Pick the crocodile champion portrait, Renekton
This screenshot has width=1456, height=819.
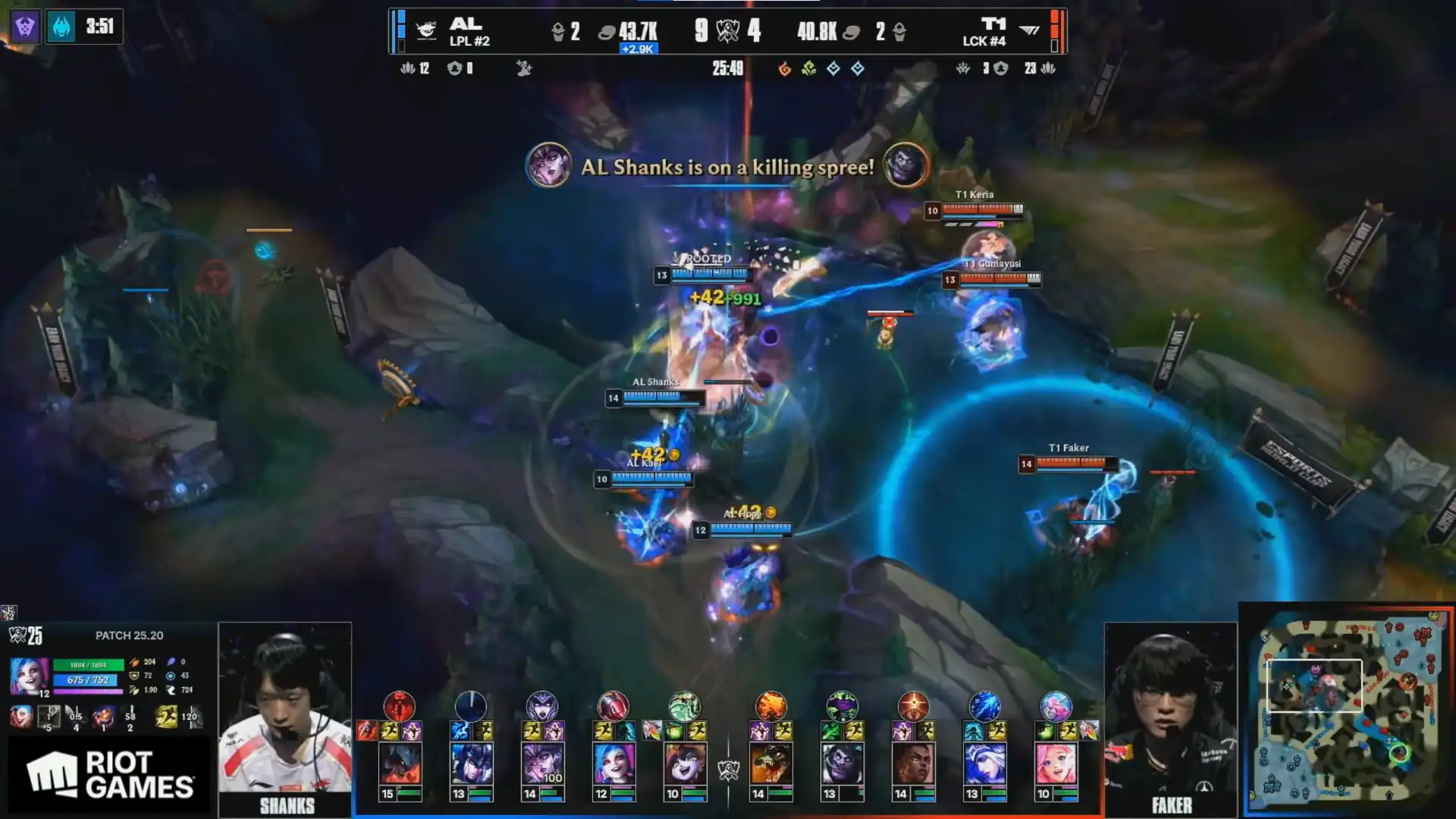(x=770, y=764)
